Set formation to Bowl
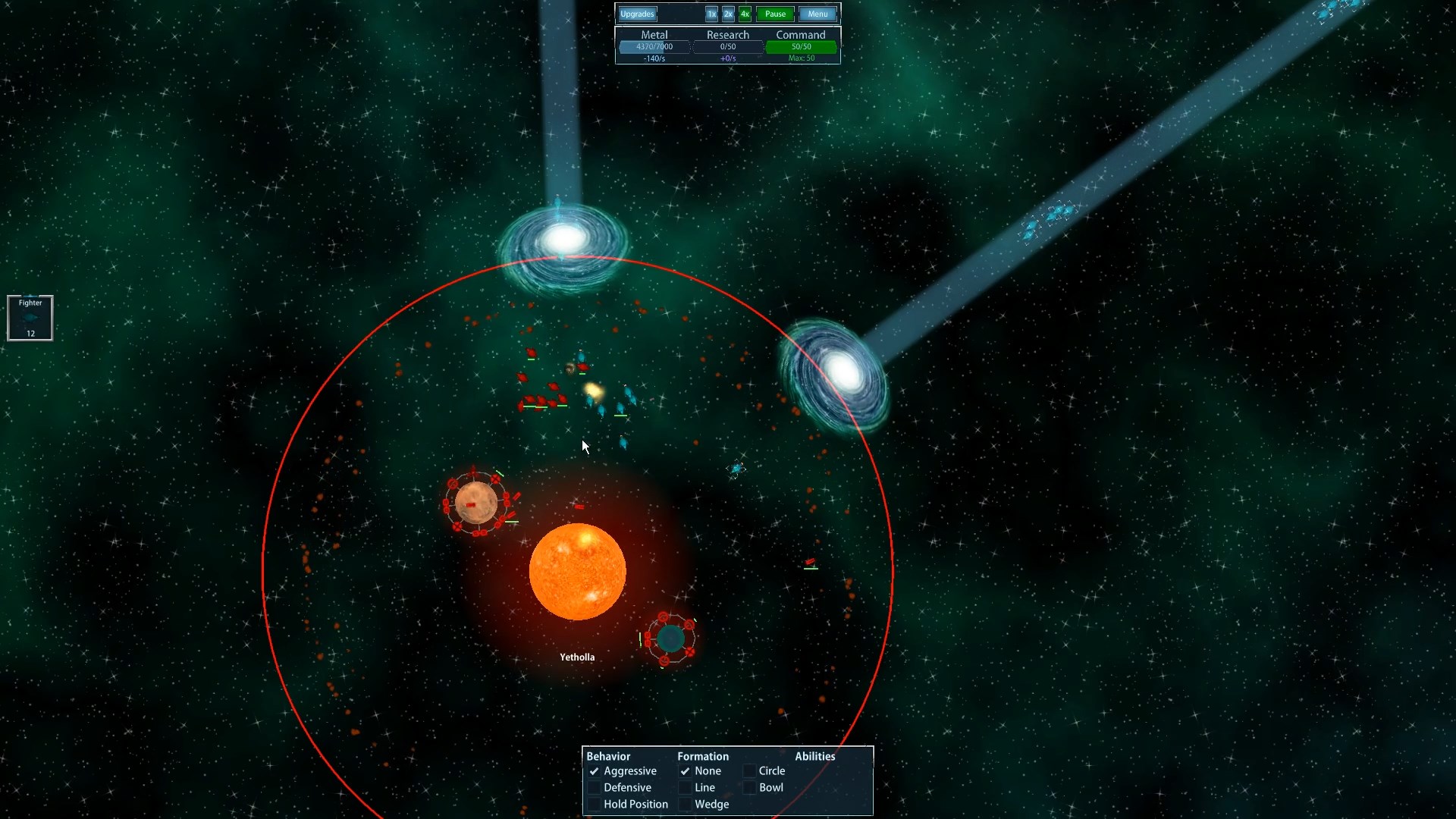This screenshot has height=819, width=1456. tap(749, 788)
